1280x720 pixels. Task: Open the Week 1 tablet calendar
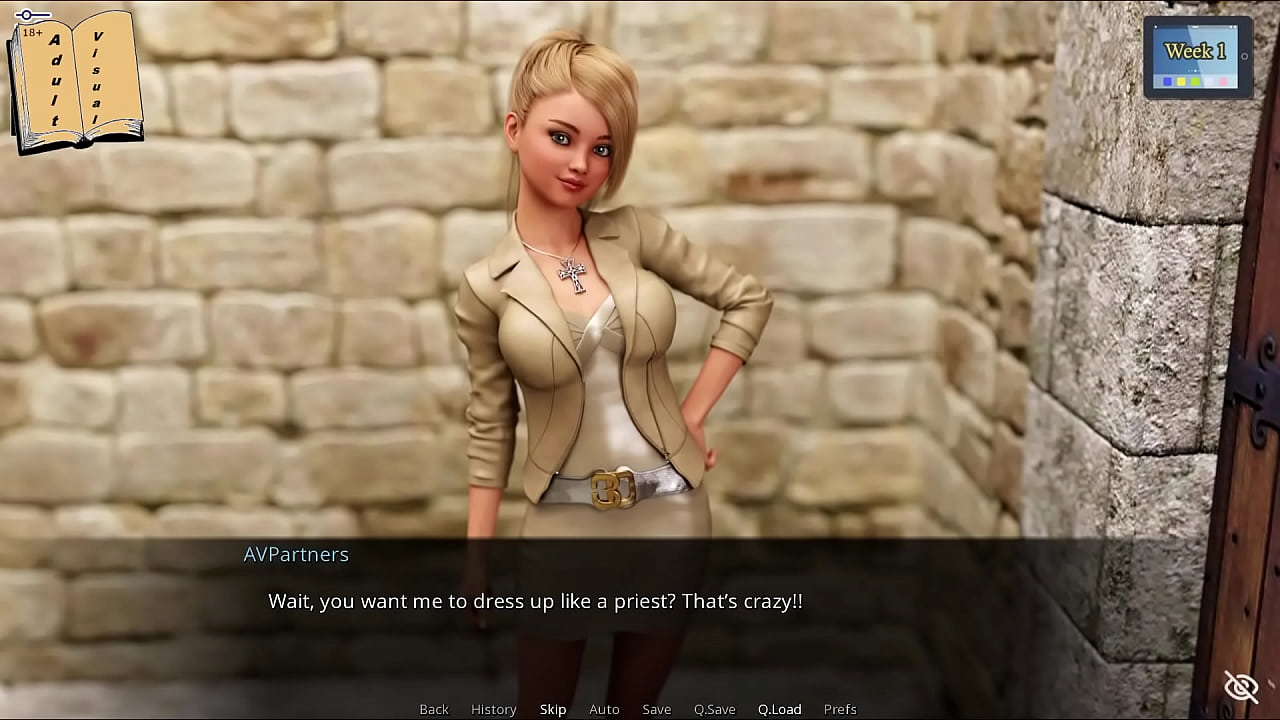1197,57
